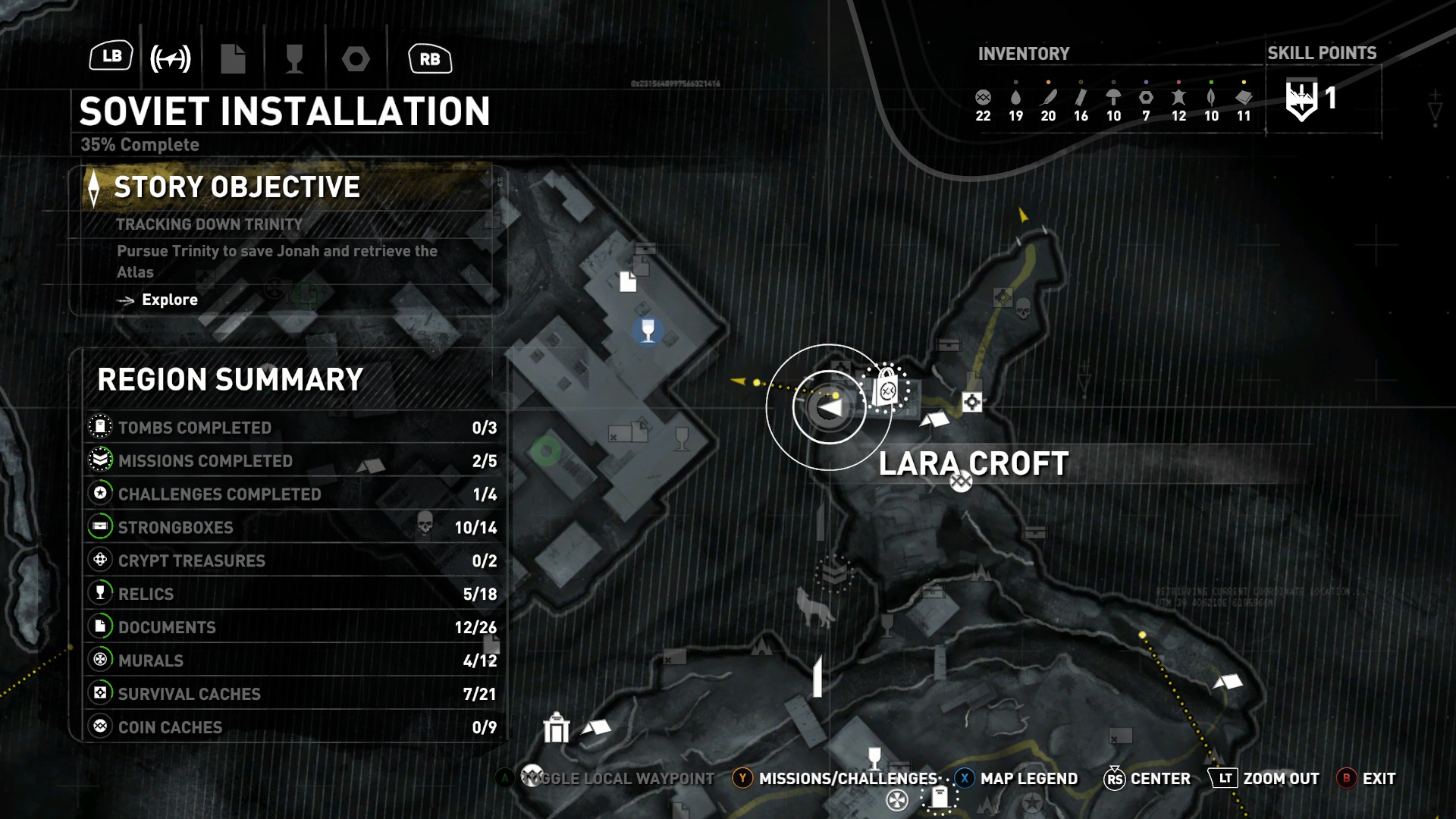
Task: Open the relics chalice tab
Action: (x=294, y=58)
